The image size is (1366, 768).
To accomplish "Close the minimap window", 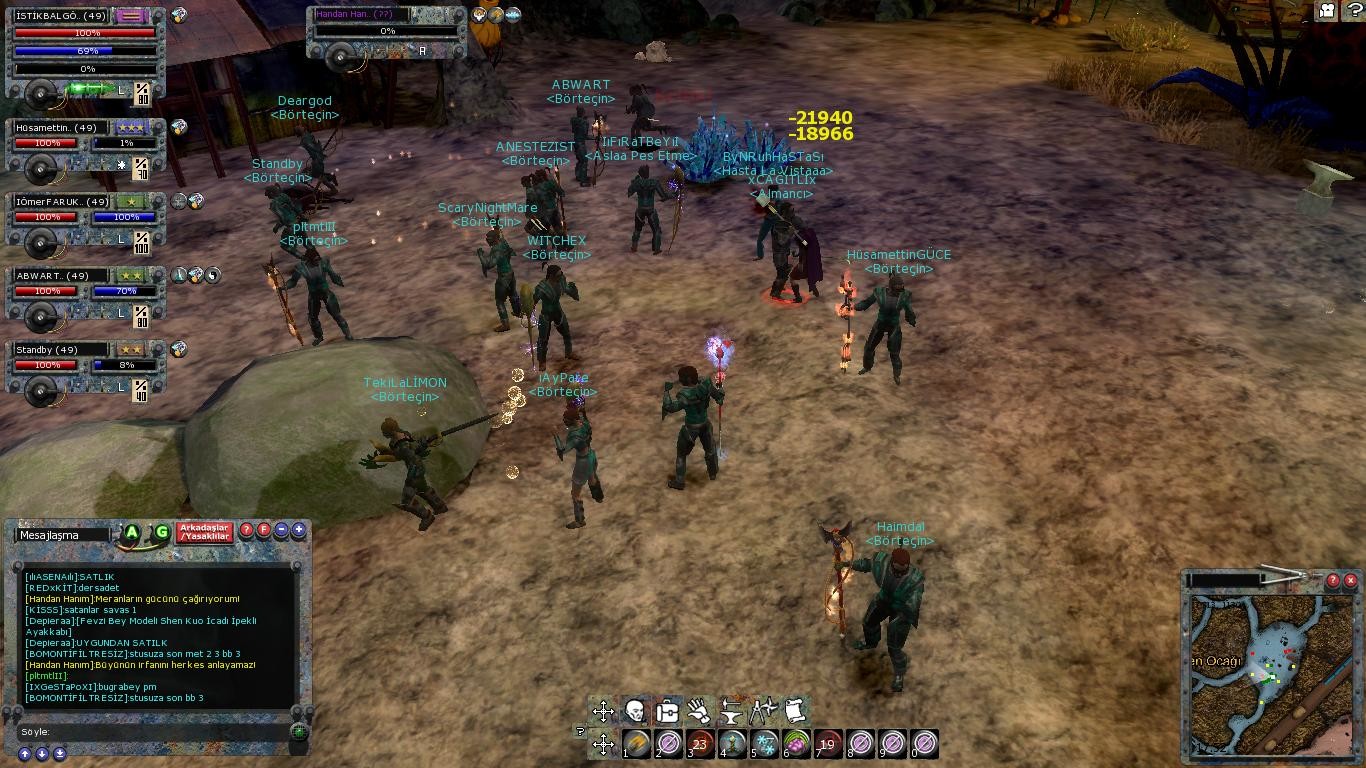I will [x=1350, y=580].
